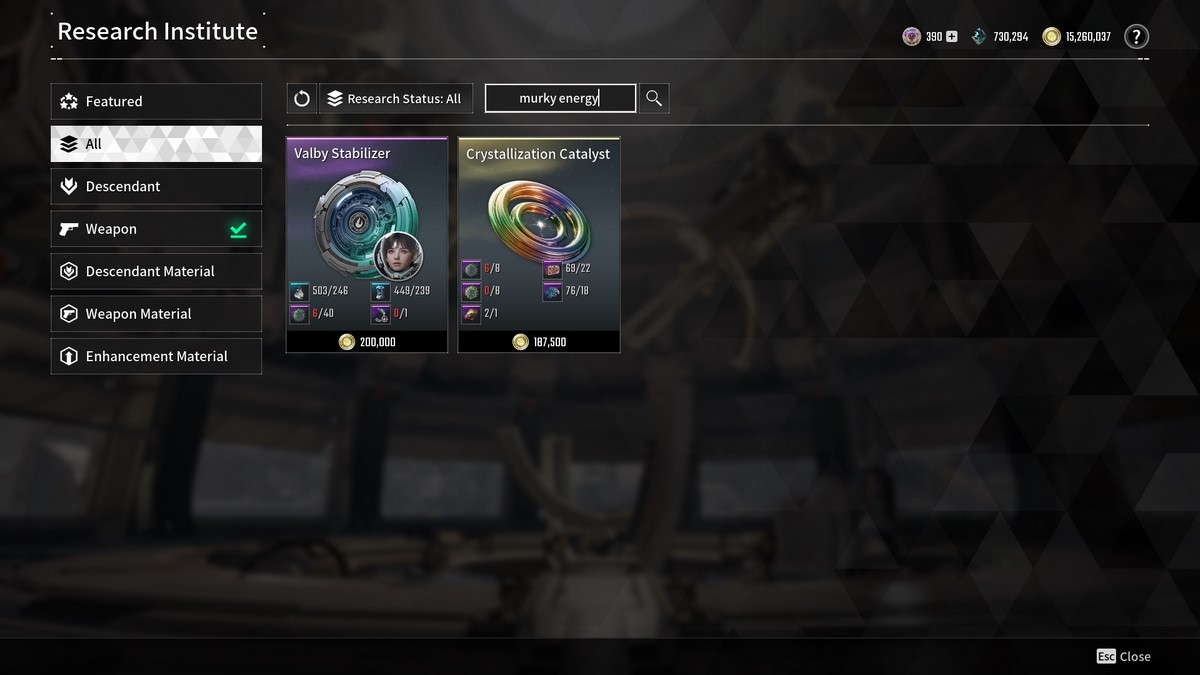Open the Descendant category

[x=156, y=187]
